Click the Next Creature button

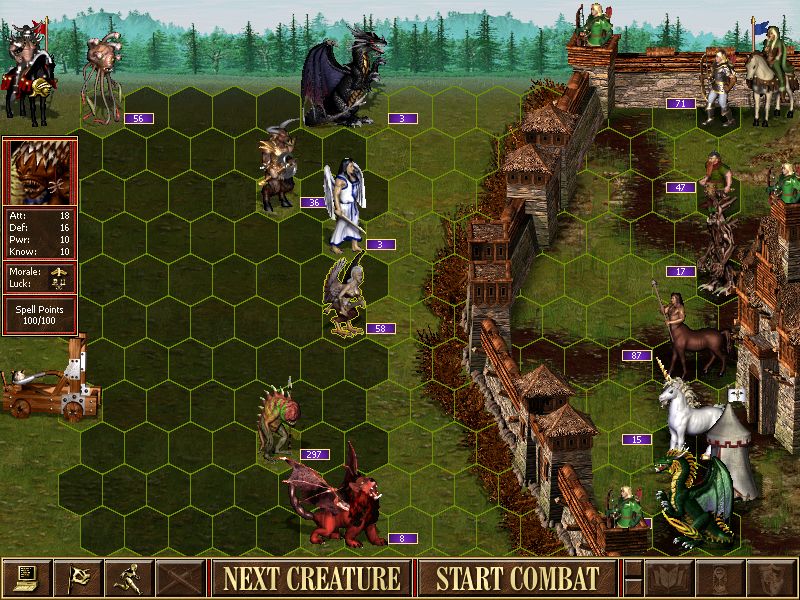[311, 578]
